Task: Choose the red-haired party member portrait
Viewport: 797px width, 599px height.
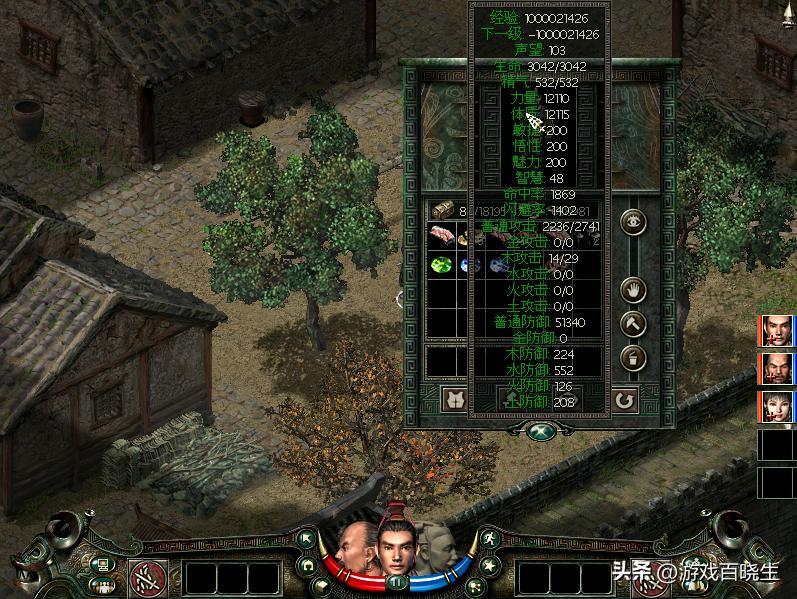Action: [x=776, y=406]
